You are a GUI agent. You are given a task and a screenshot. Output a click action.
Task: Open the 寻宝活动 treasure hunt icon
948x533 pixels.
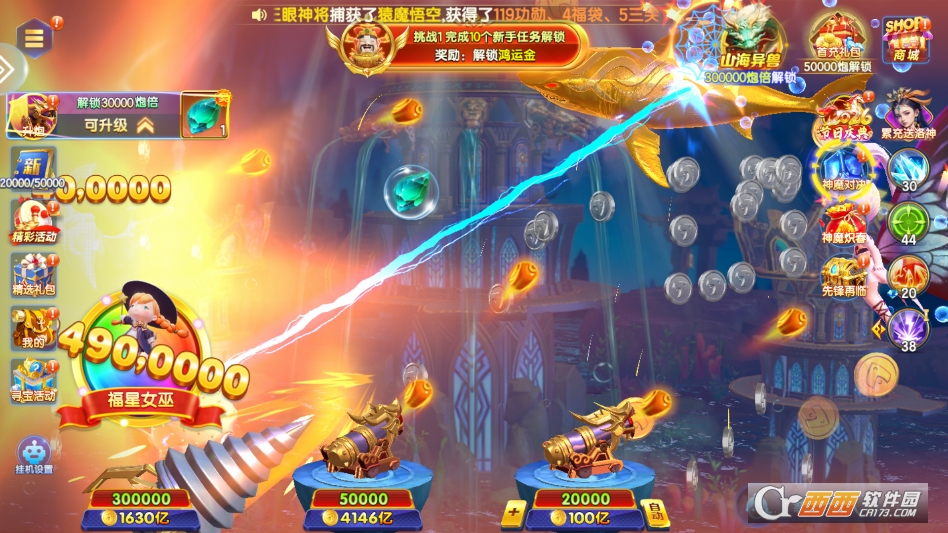click(34, 378)
